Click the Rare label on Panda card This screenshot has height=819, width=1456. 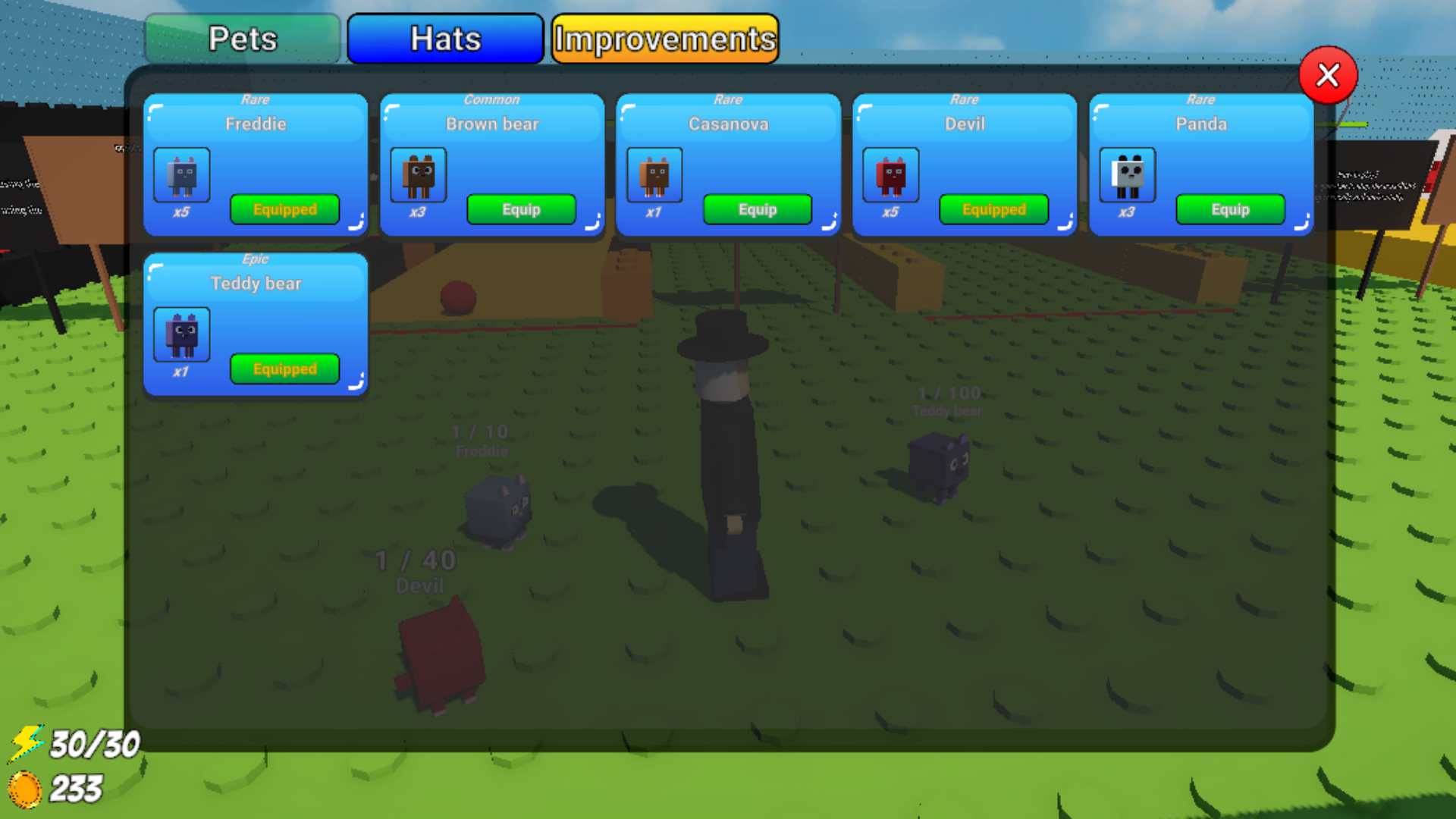point(1201,99)
